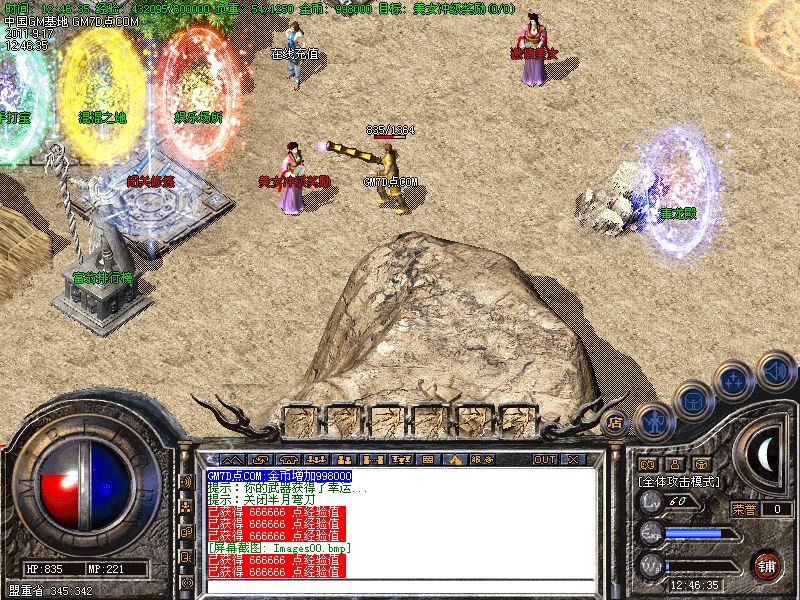Click the person silhouette icon above attack mode

coord(675,464)
